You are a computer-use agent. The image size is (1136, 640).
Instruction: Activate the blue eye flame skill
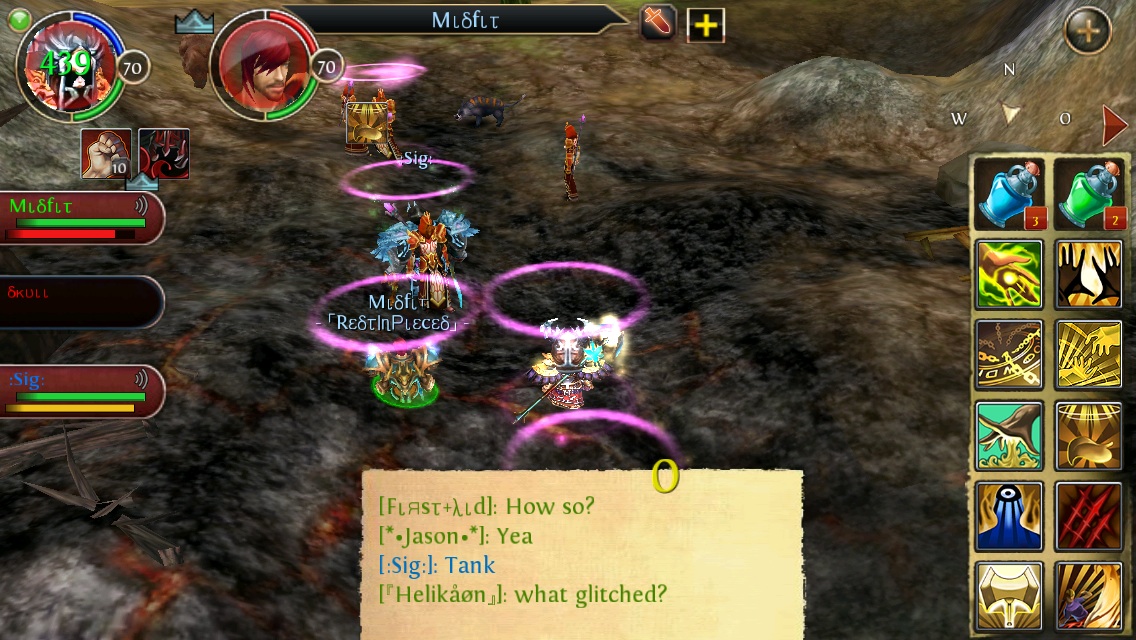pyautogui.click(x=1009, y=516)
